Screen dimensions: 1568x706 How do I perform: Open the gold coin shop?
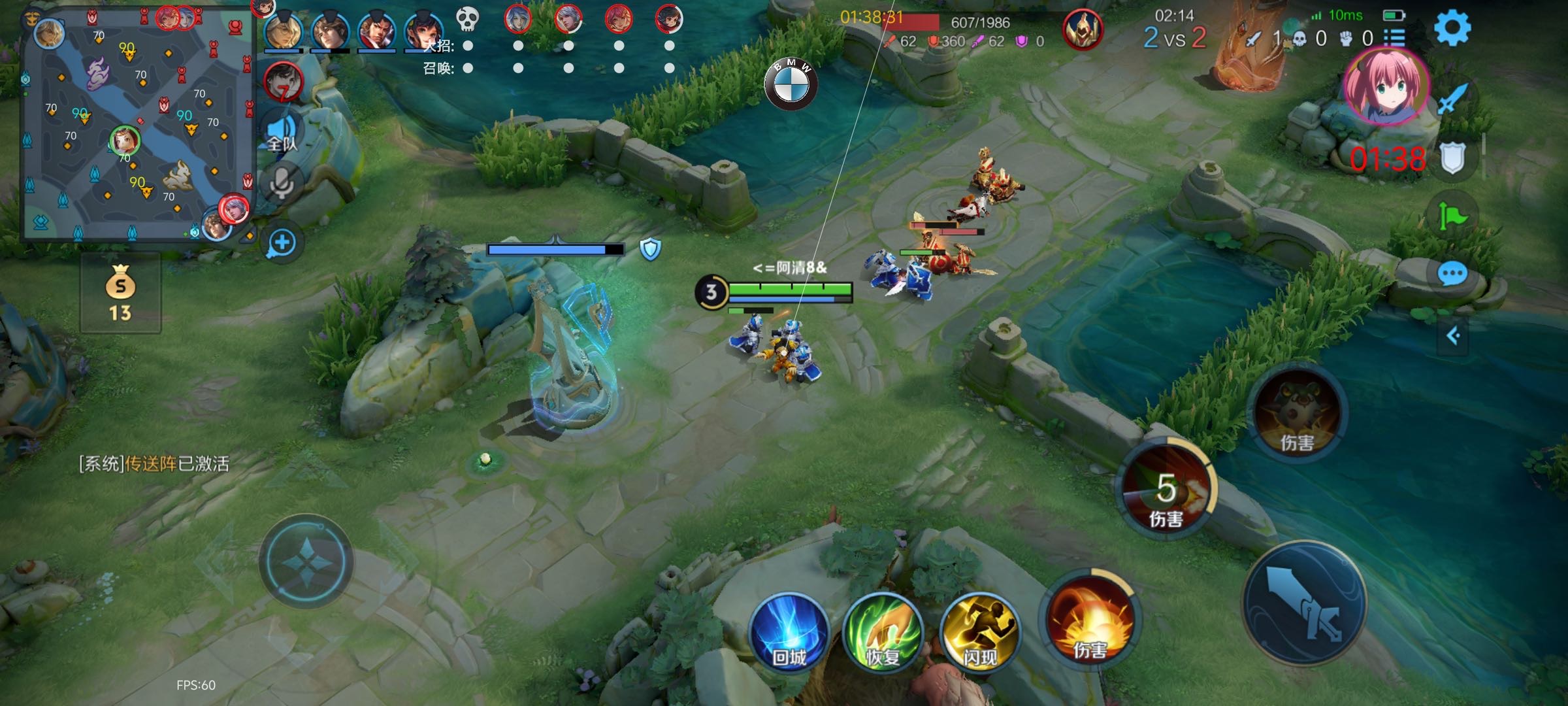pyautogui.click(x=120, y=293)
